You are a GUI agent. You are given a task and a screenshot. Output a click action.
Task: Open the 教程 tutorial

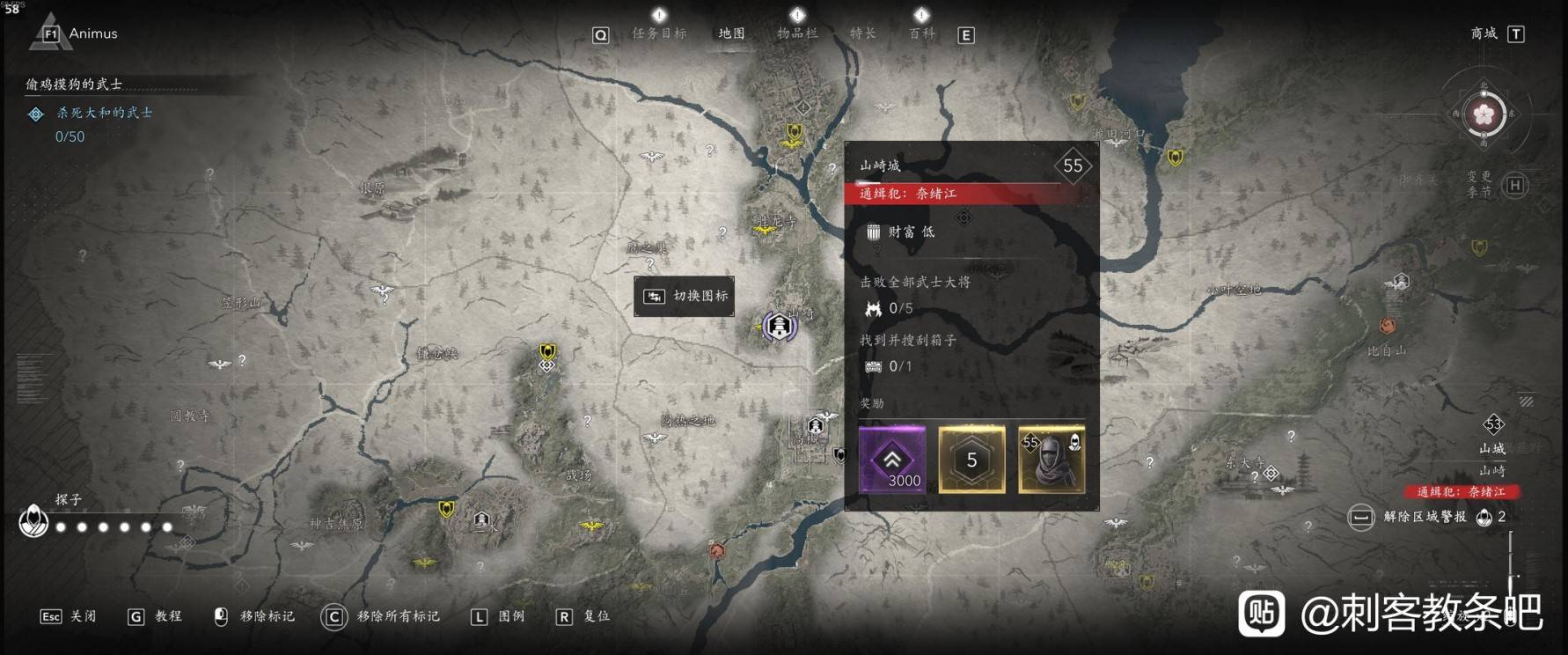click(x=156, y=616)
